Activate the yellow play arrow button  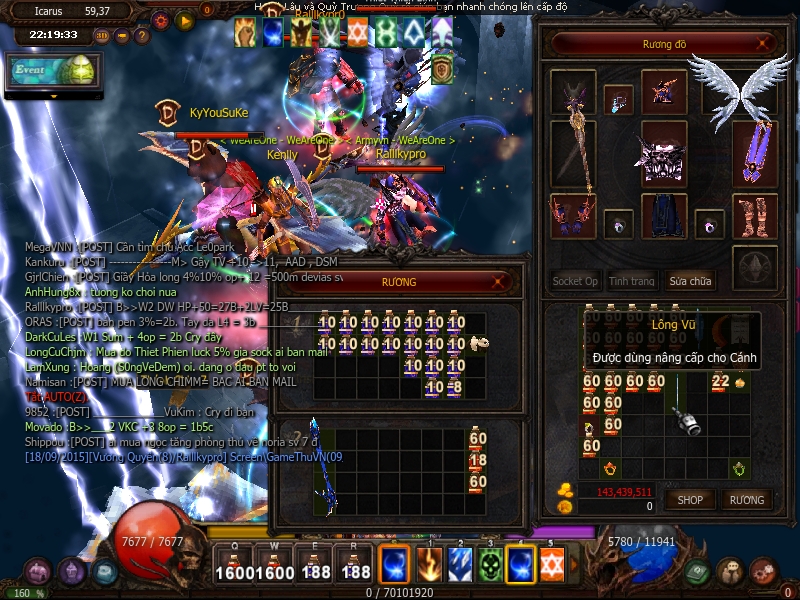click(x=184, y=19)
